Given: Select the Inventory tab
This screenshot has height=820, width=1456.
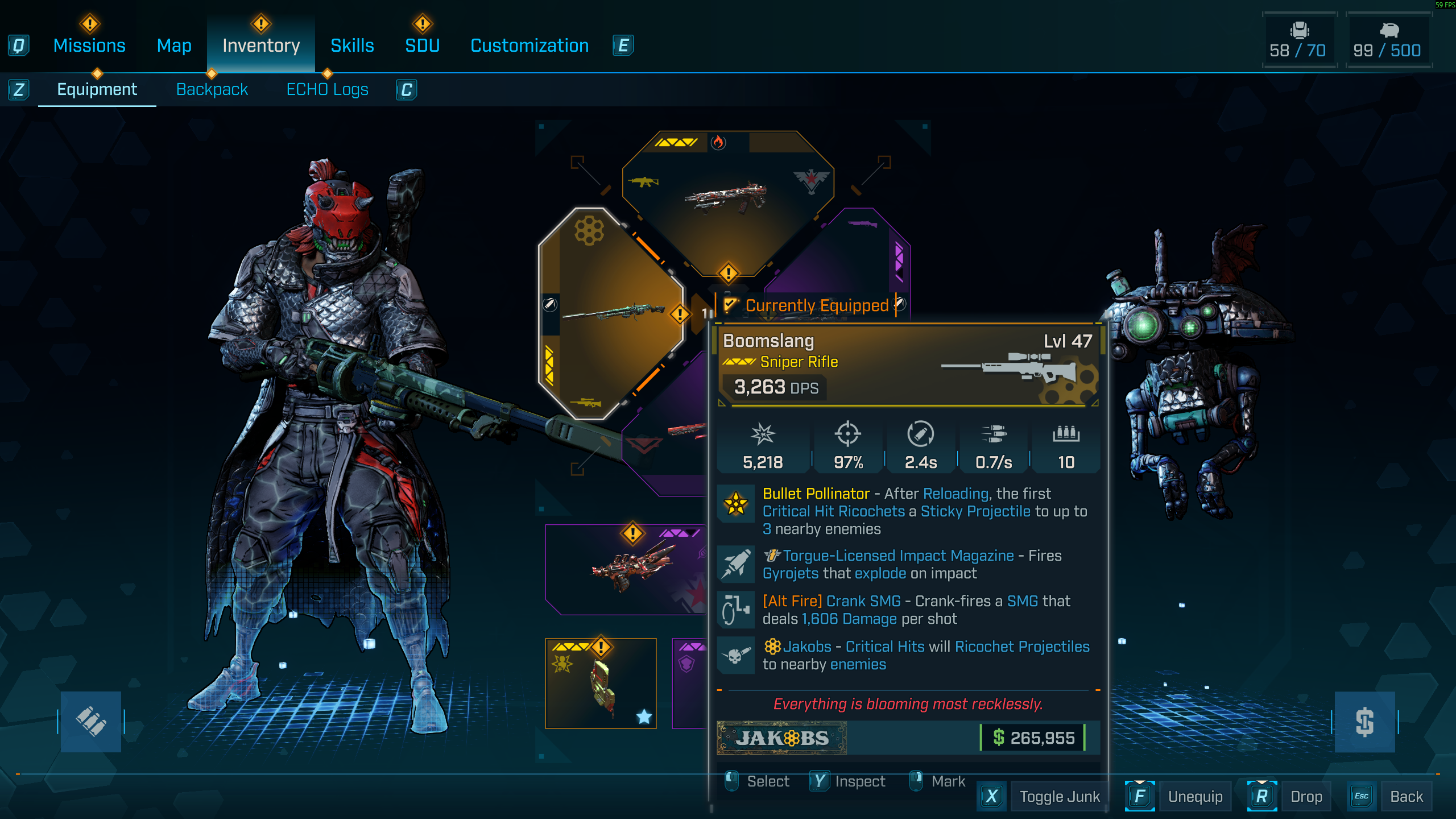Looking at the screenshot, I should 261,45.
